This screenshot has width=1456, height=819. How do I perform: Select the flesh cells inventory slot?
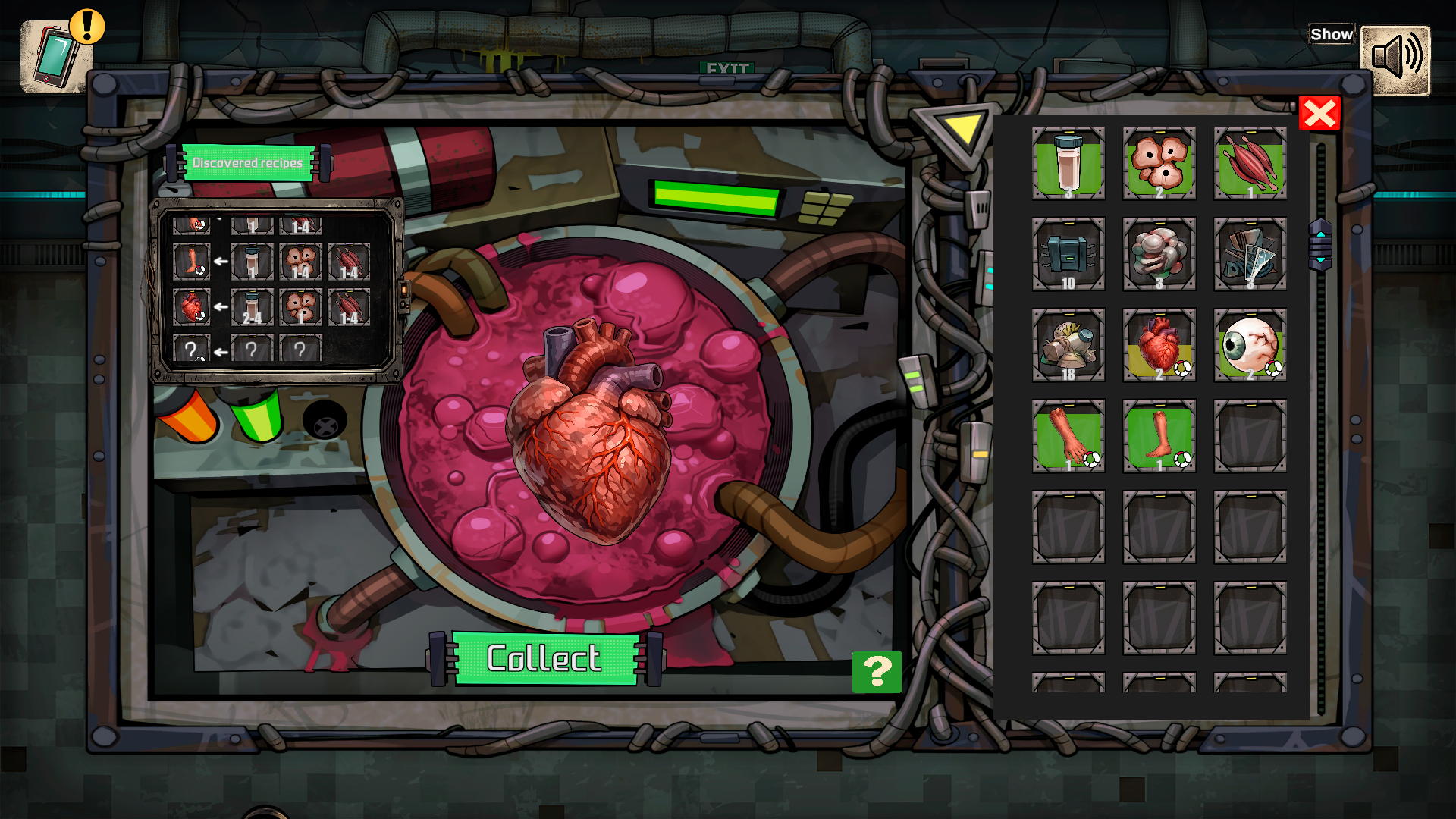(x=1159, y=163)
